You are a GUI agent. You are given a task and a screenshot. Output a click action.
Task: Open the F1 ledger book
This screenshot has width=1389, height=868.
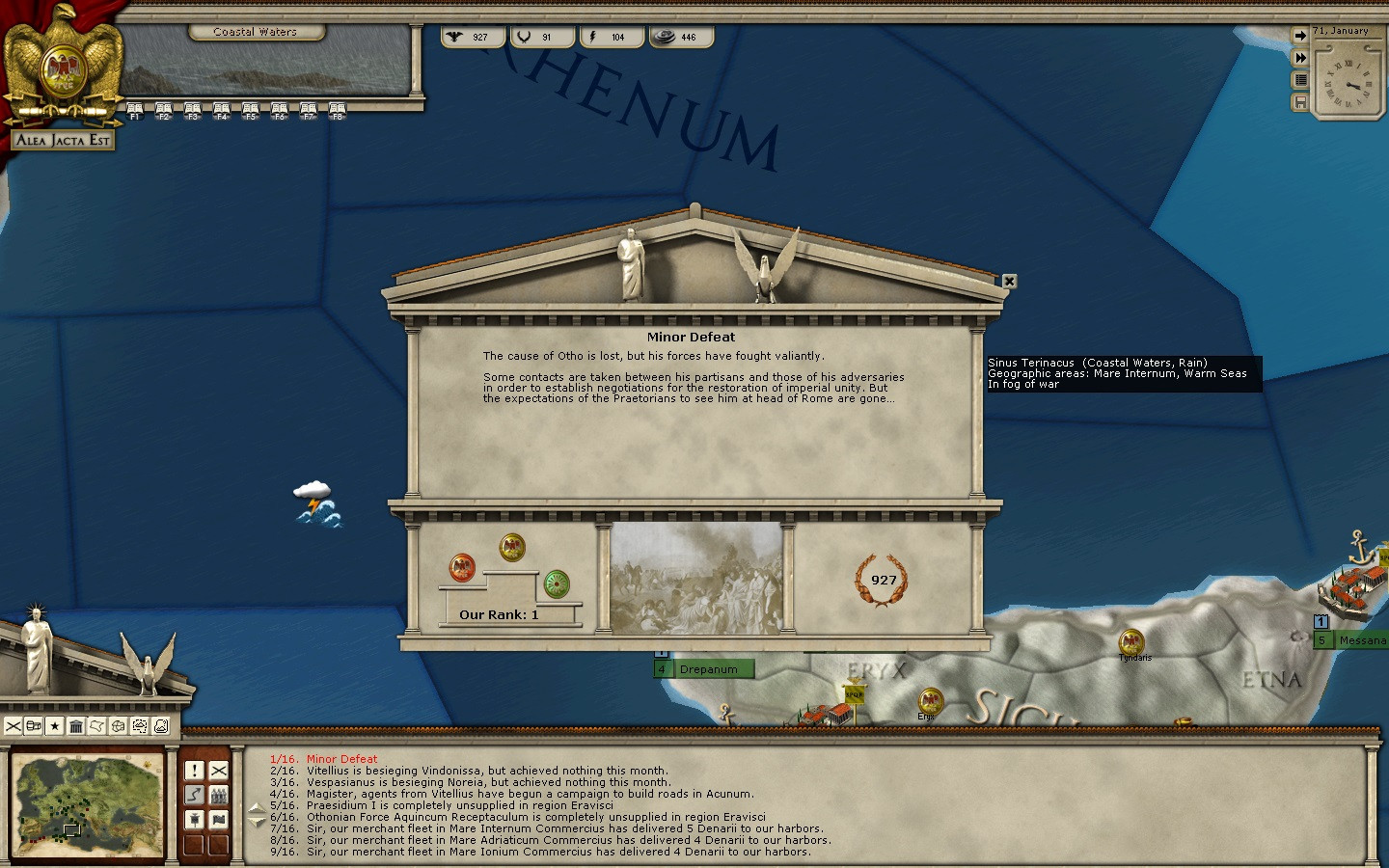pos(135,110)
